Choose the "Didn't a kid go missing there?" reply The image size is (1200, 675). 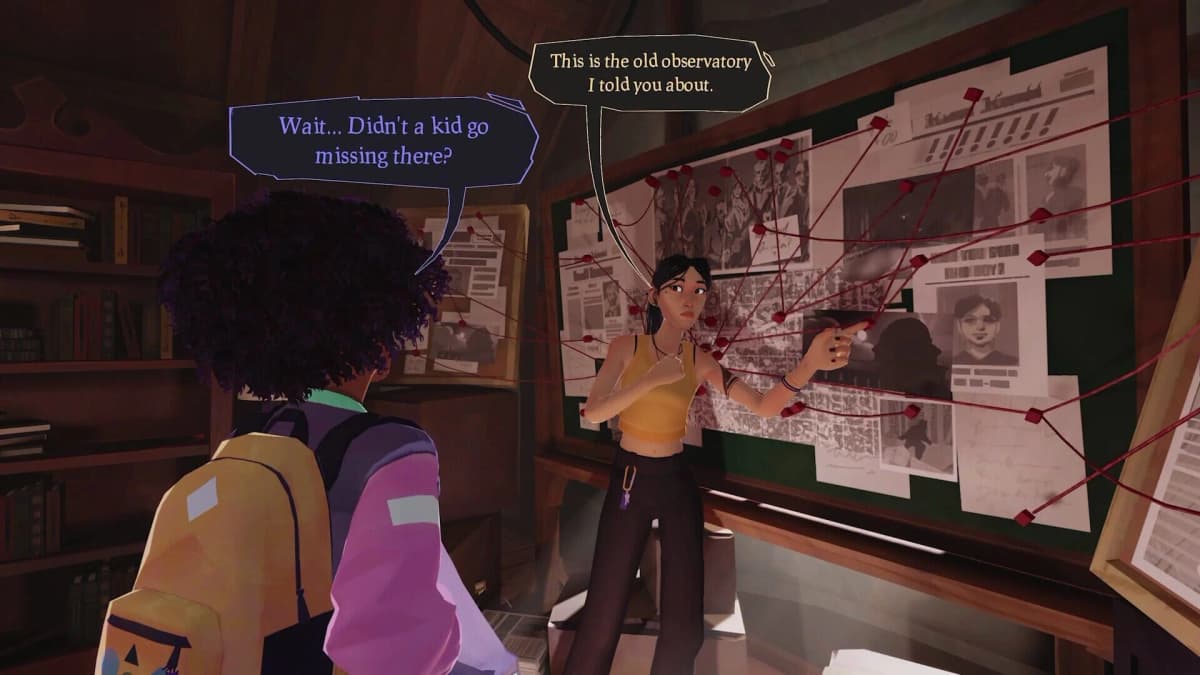[383, 141]
